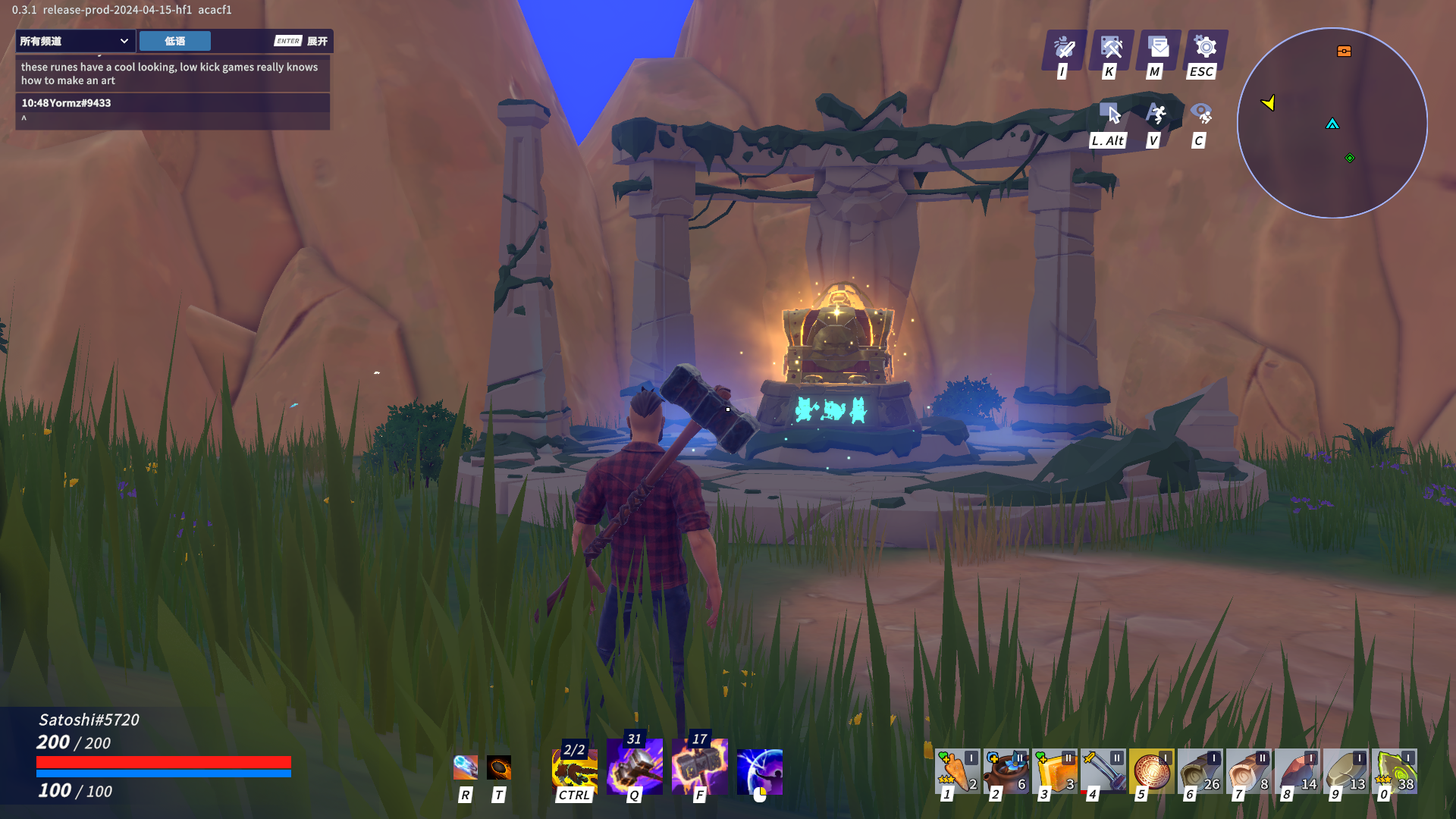Open the mail envelope icon
This screenshot has width=1456, height=819.
pyautogui.click(x=1158, y=49)
